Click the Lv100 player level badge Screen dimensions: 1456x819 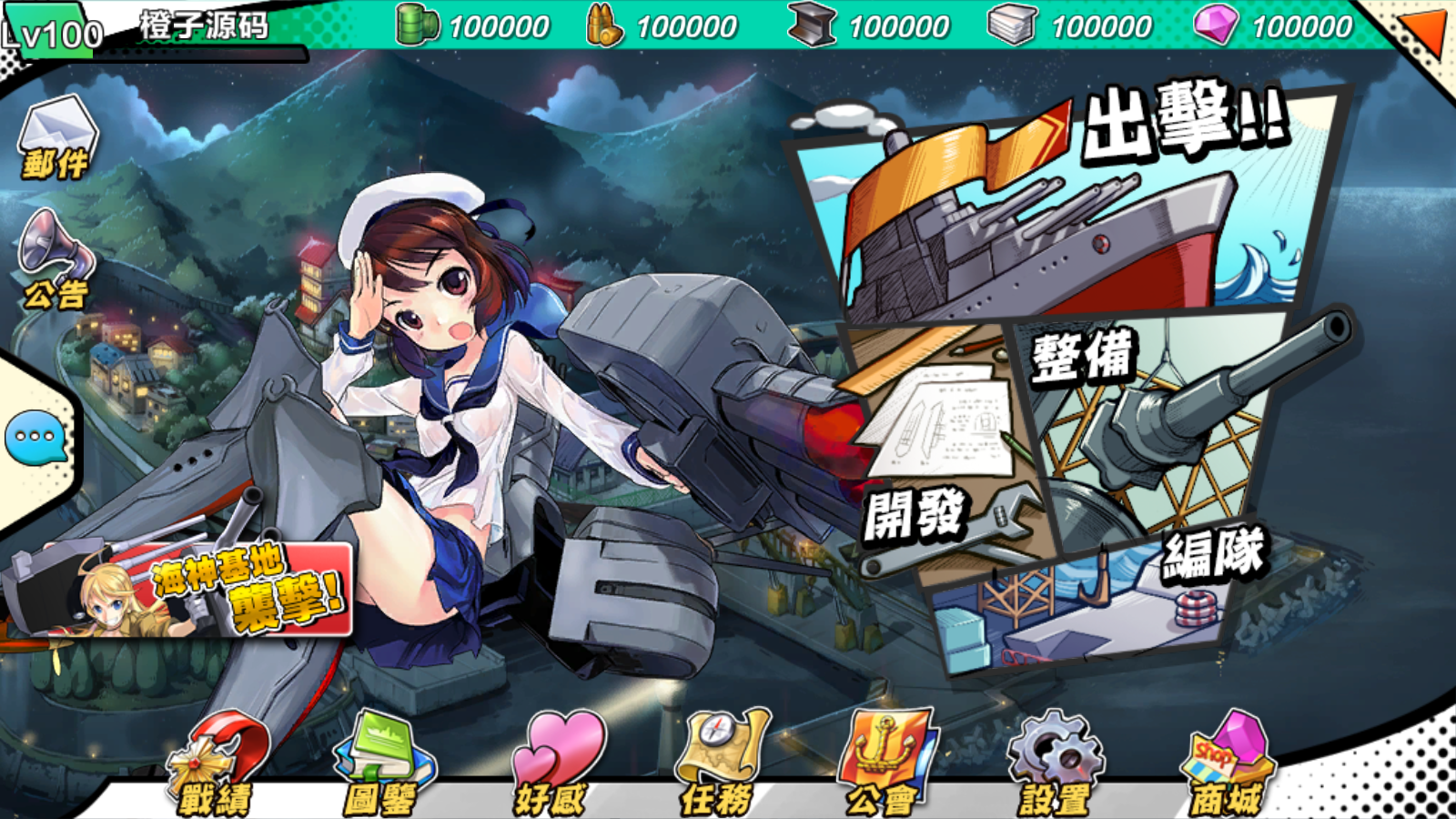(50, 32)
